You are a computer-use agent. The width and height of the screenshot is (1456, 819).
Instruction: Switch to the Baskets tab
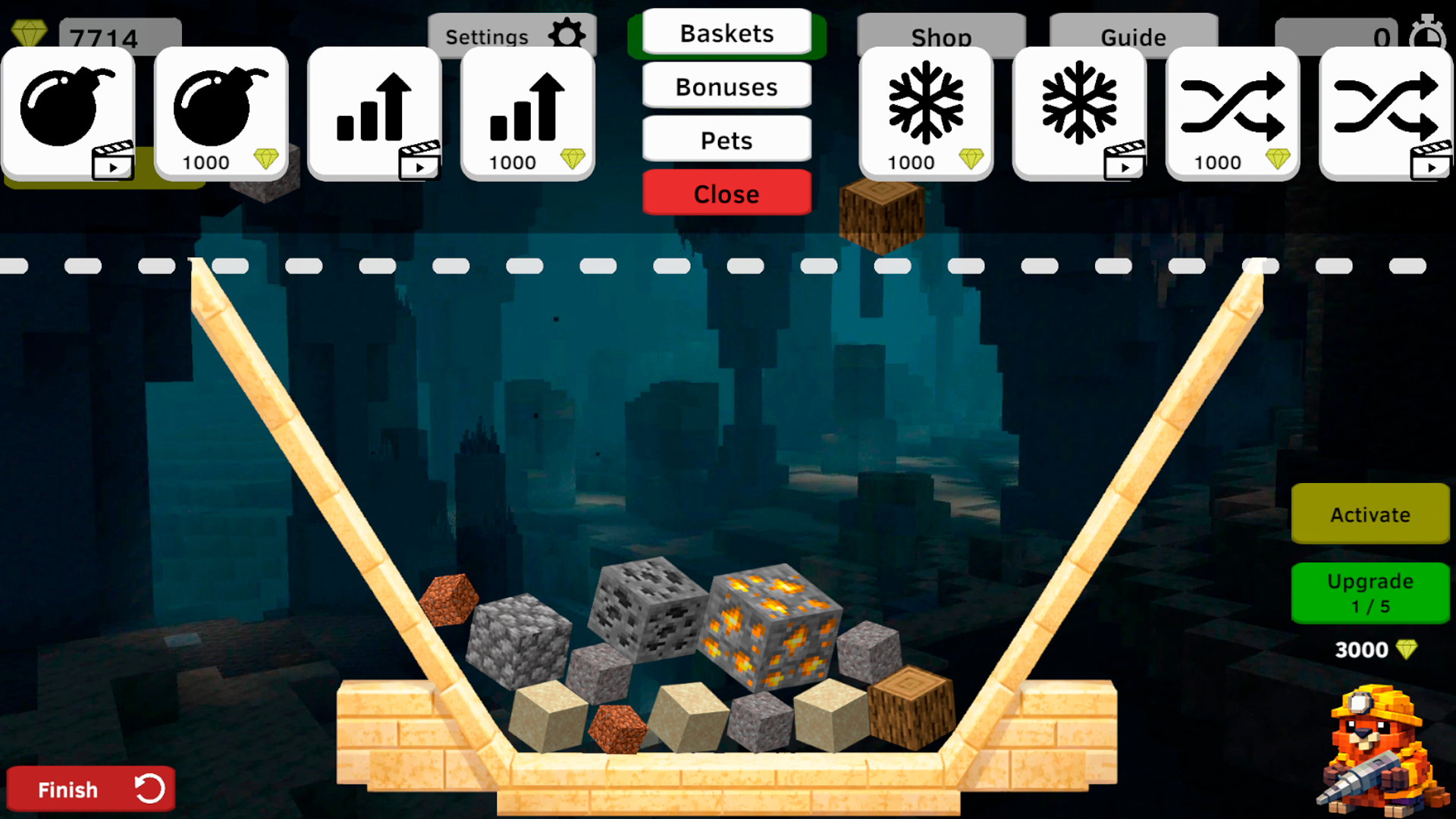pos(726,33)
